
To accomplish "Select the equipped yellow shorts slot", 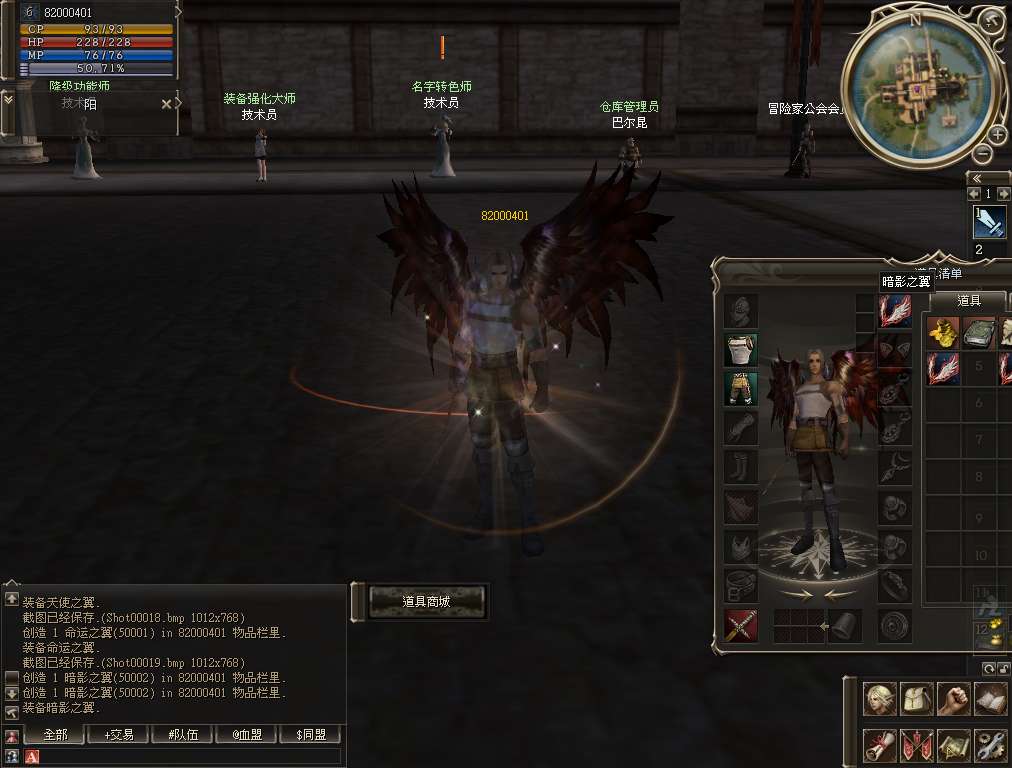I will pos(741,388).
